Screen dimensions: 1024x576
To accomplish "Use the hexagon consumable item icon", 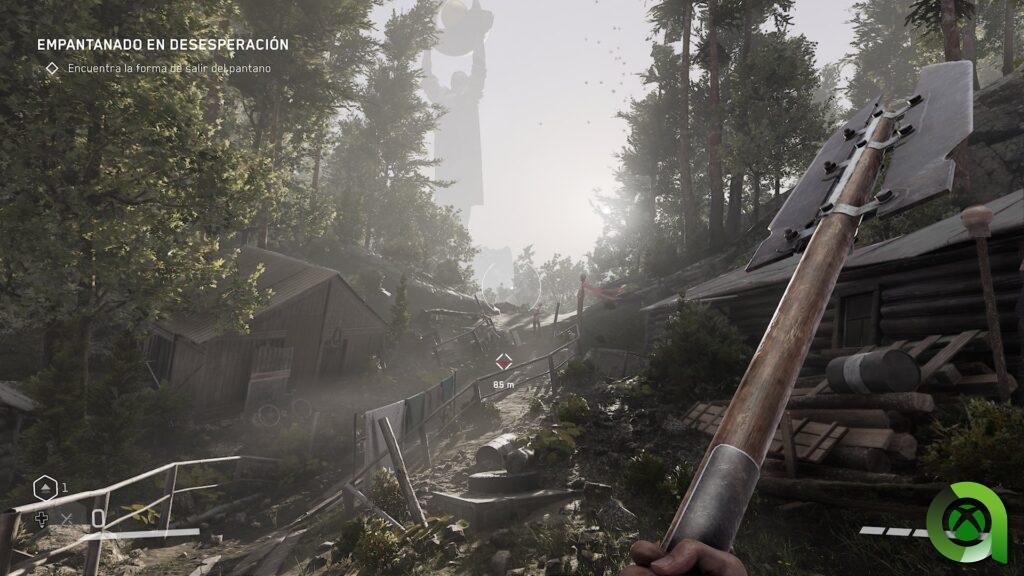I will click(x=45, y=489).
